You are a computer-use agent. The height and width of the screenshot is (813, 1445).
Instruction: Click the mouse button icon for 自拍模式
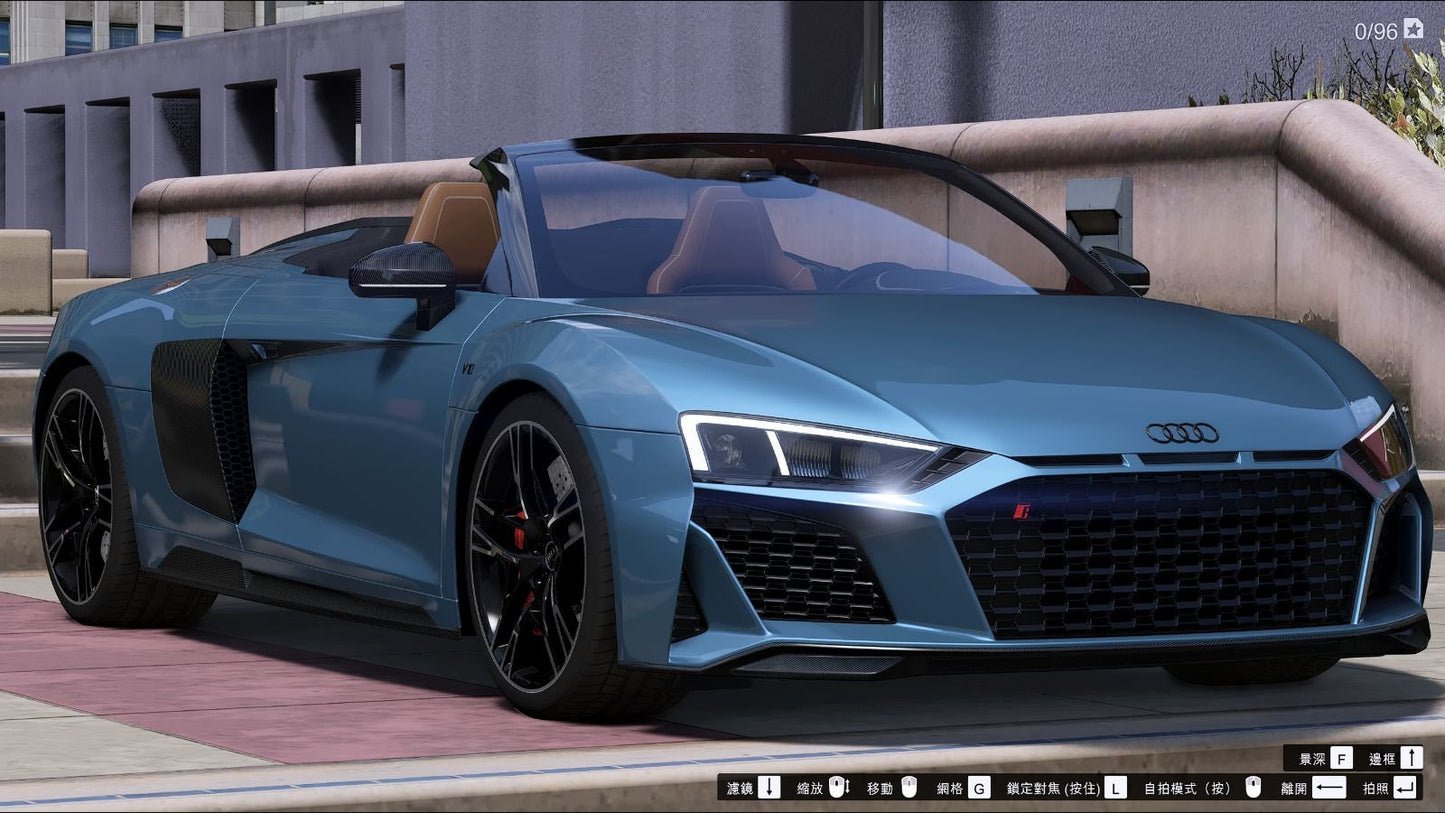(x=1253, y=787)
